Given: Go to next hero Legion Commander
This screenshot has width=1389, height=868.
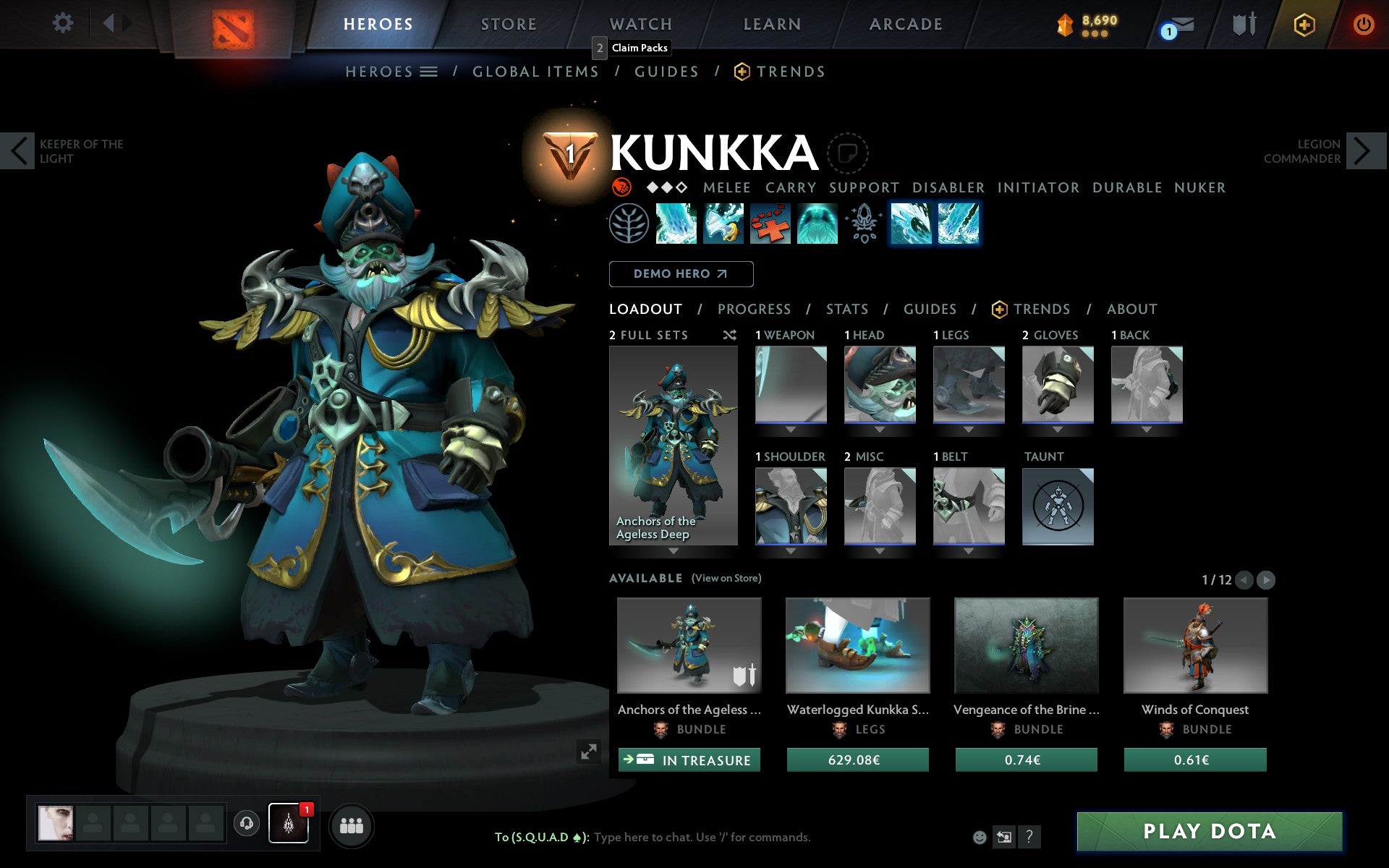Looking at the screenshot, I should point(1362,151).
